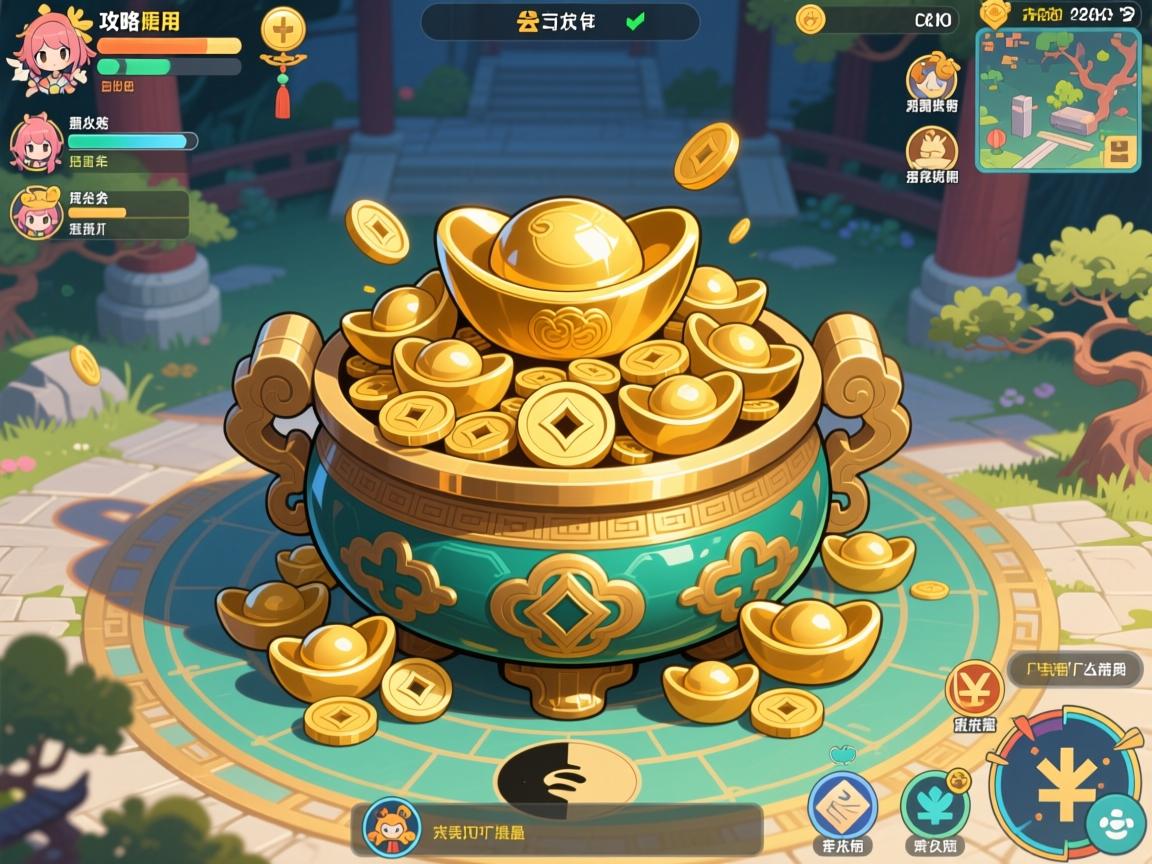Tap the black and gold hand button
Viewport: 1152px width, 864px height.
(x=567, y=779)
